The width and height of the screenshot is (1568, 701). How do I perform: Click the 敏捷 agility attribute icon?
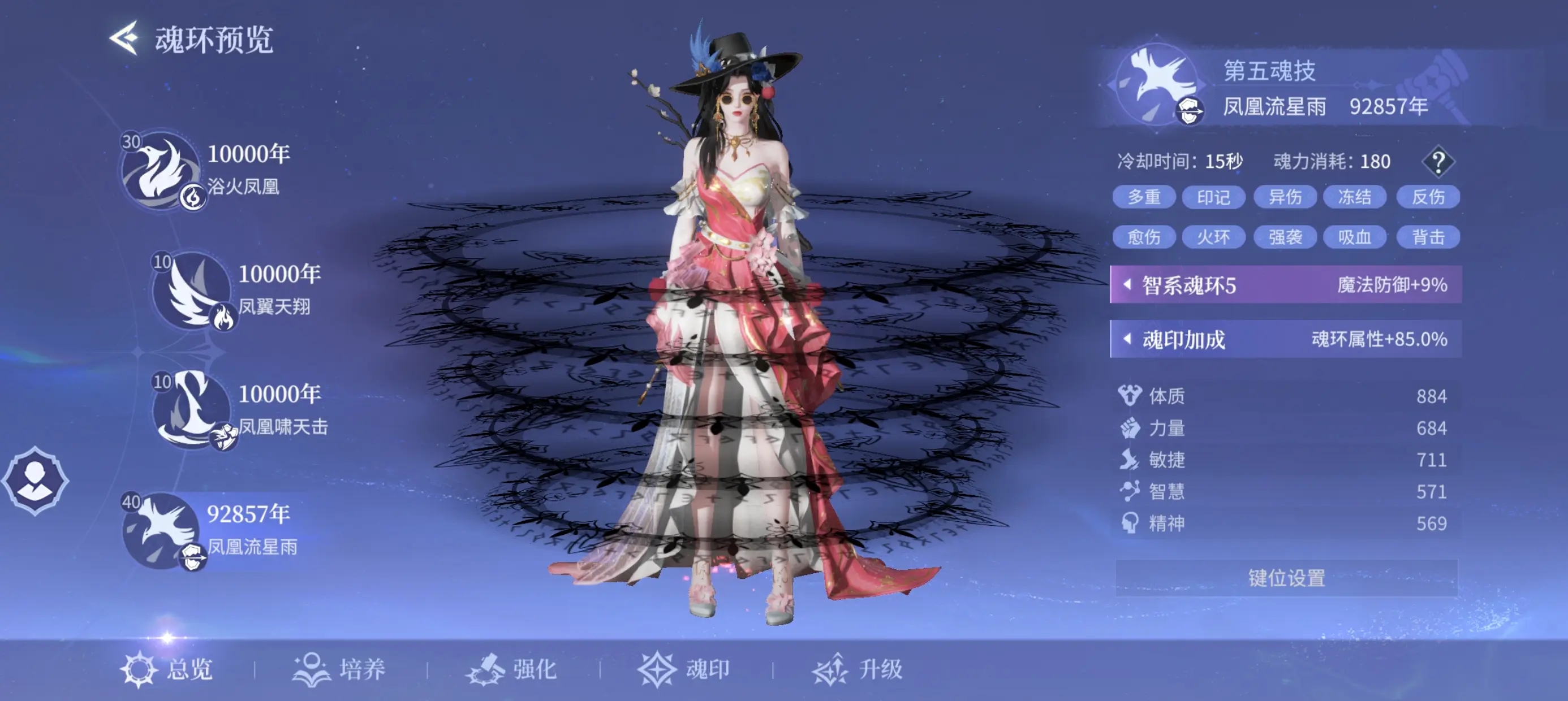pos(1132,461)
